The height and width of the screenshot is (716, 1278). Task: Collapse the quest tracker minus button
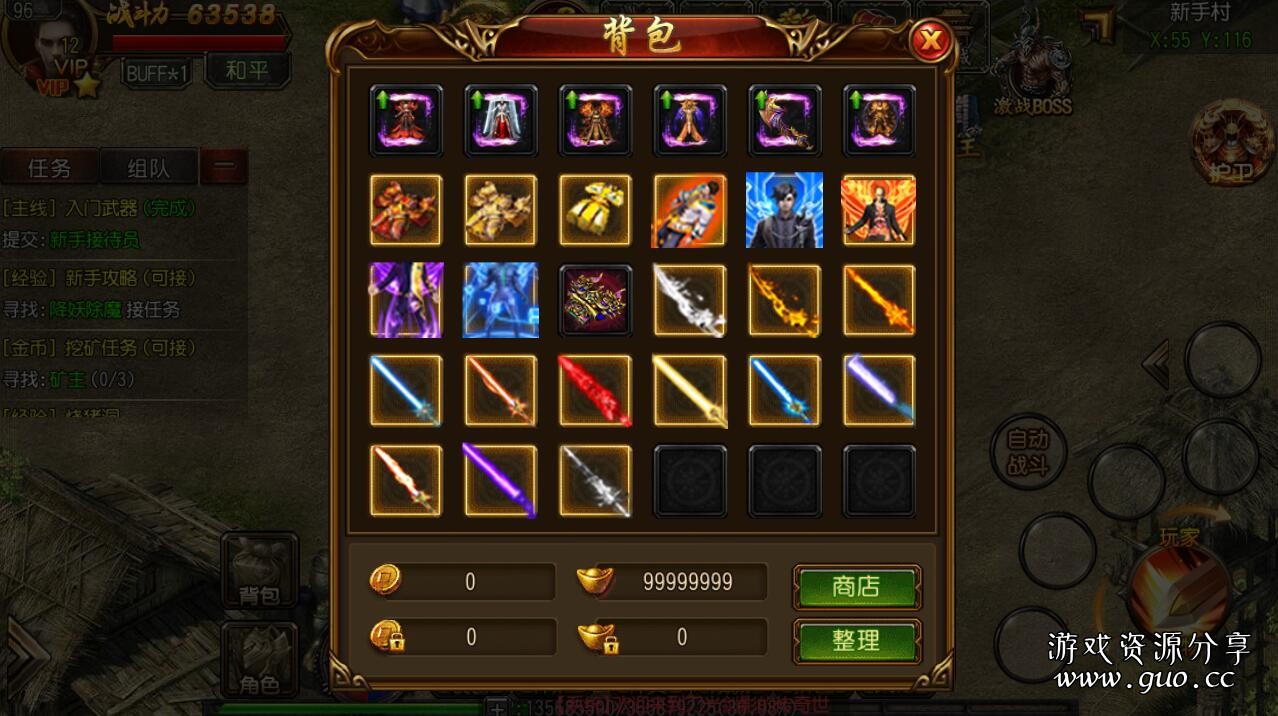pos(224,168)
